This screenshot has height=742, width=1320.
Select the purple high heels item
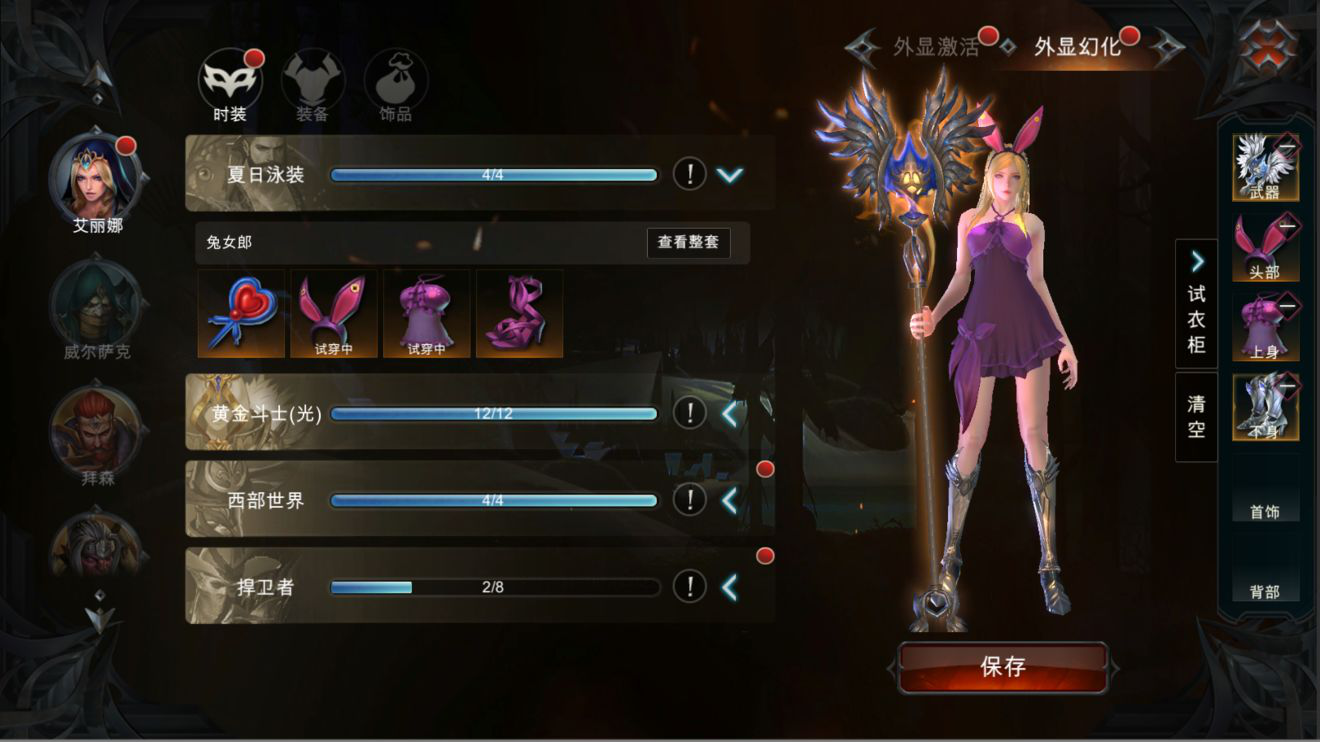click(x=519, y=313)
